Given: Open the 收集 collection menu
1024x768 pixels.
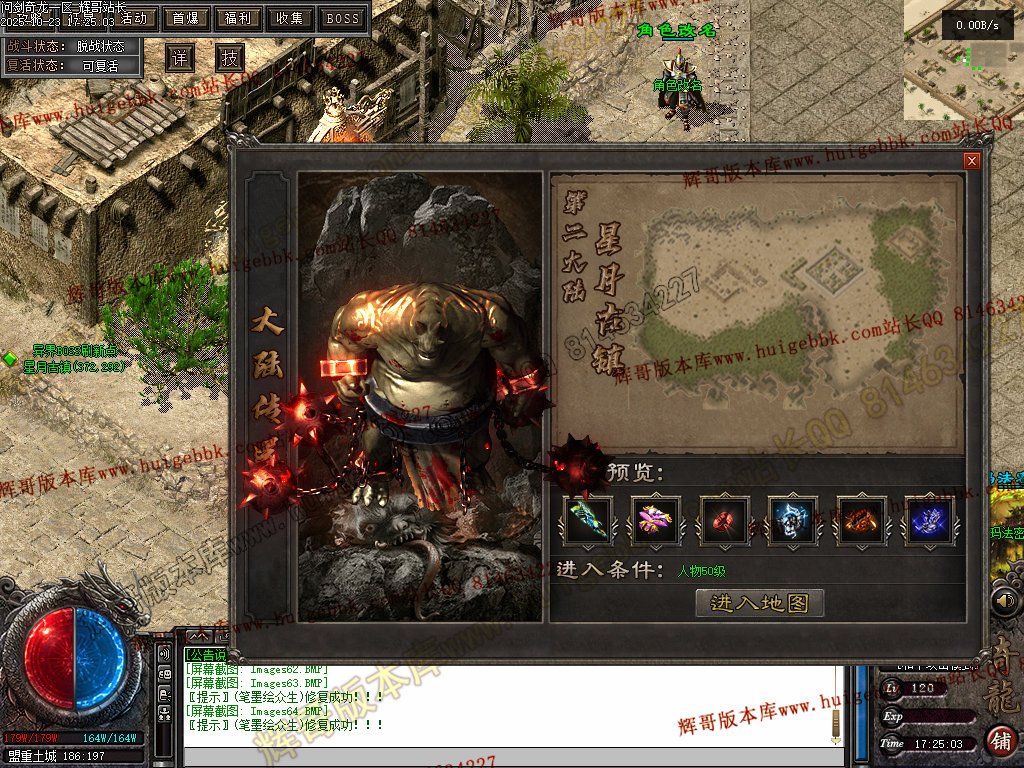Looking at the screenshot, I should [x=290, y=18].
